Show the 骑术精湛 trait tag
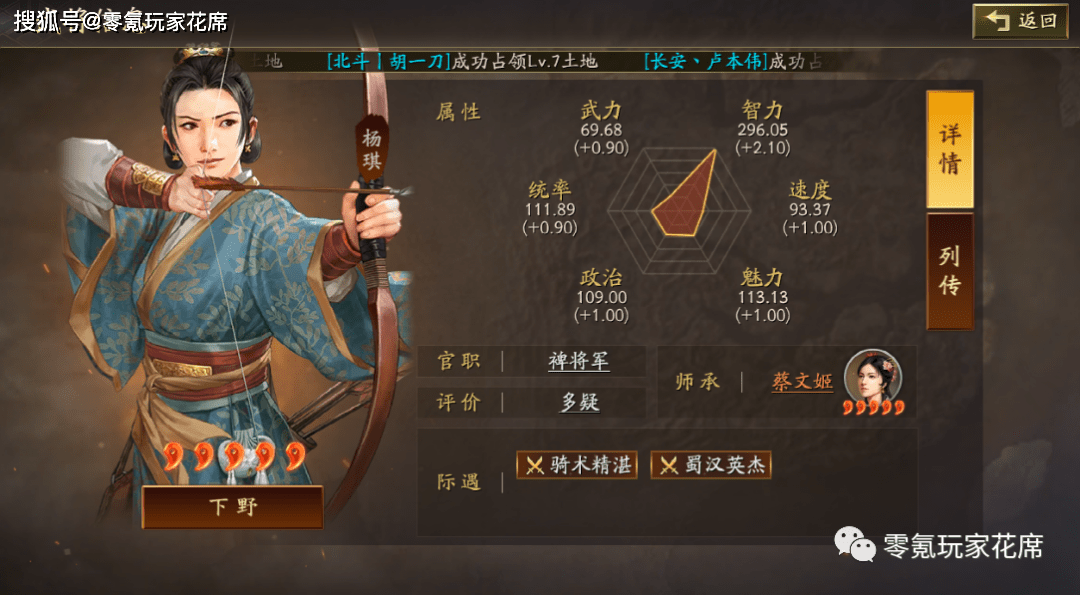The width and height of the screenshot is (1080, 595). pyautogui.click(x=577, y=465)
